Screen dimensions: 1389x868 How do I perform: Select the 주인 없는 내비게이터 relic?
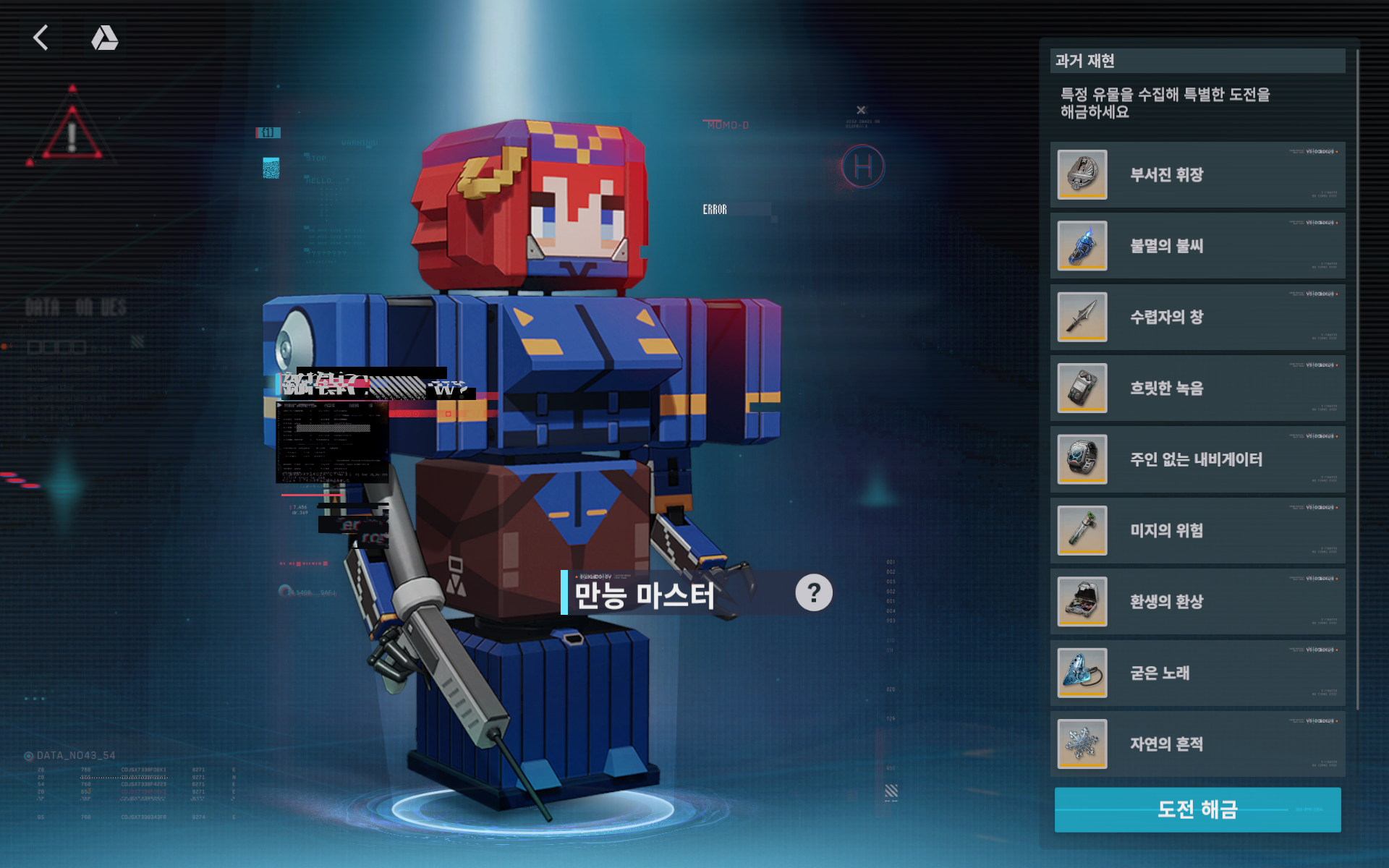coord(1197,459)
